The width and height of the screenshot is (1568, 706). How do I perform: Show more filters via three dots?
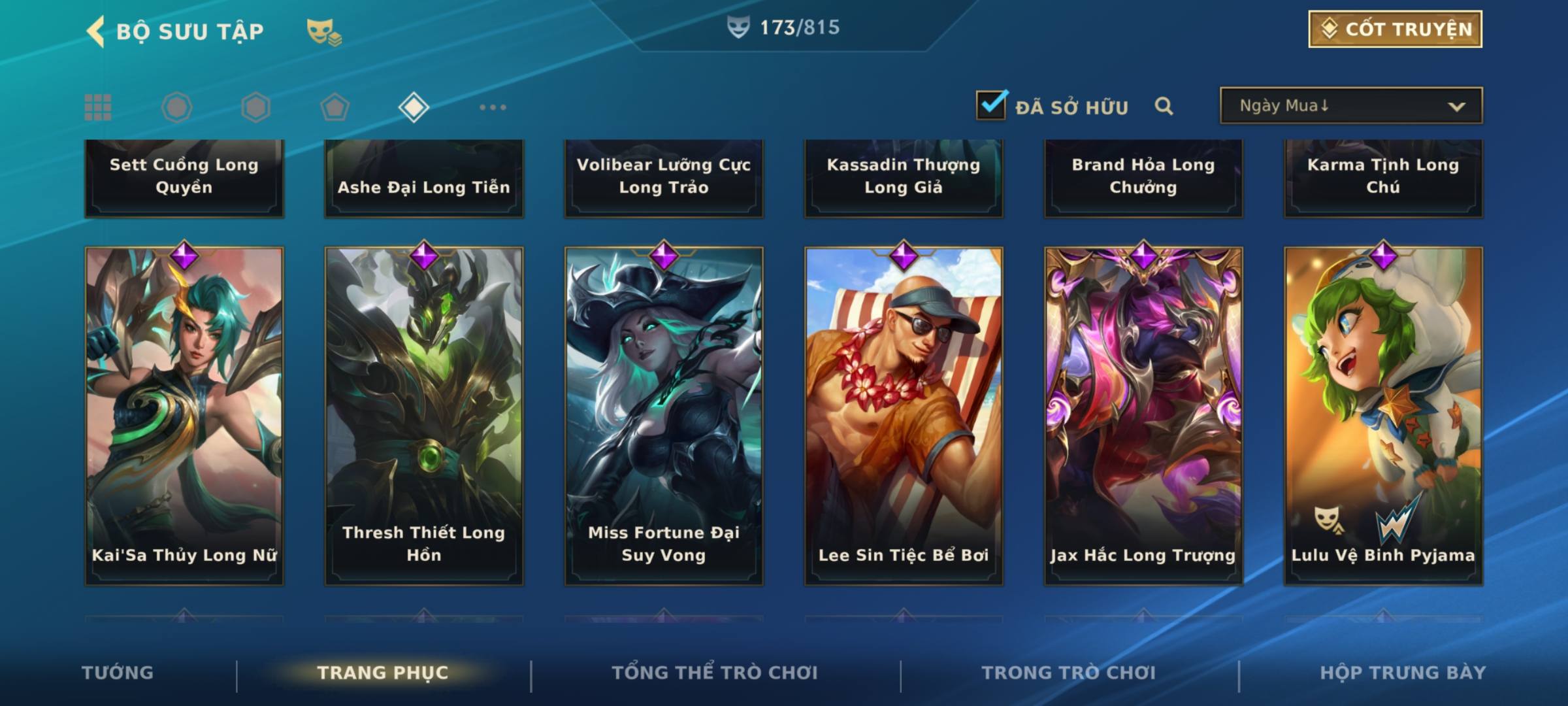(x=493, y=107)
